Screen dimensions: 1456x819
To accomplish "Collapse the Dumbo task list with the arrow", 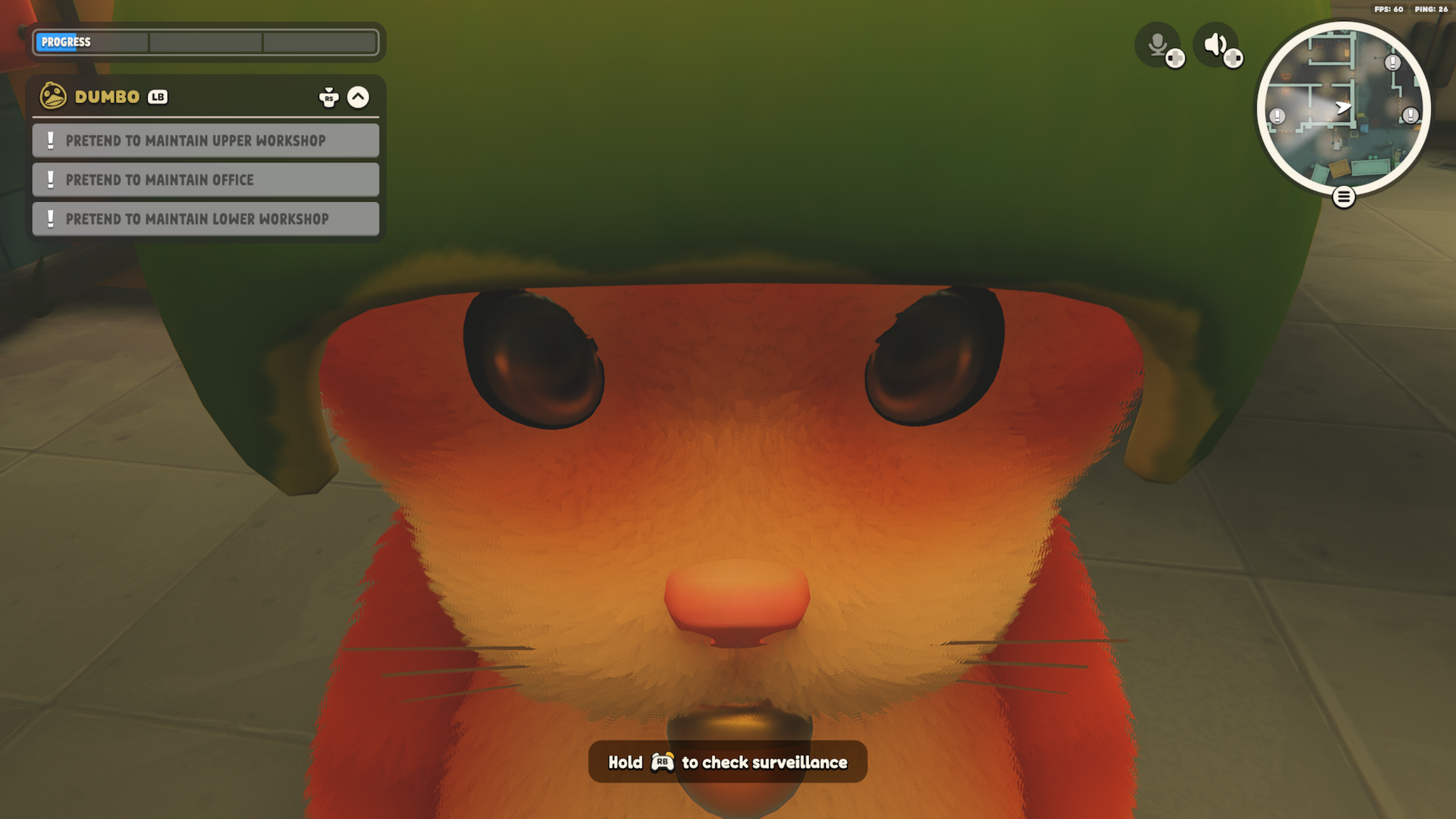I will tap(358, 97).
